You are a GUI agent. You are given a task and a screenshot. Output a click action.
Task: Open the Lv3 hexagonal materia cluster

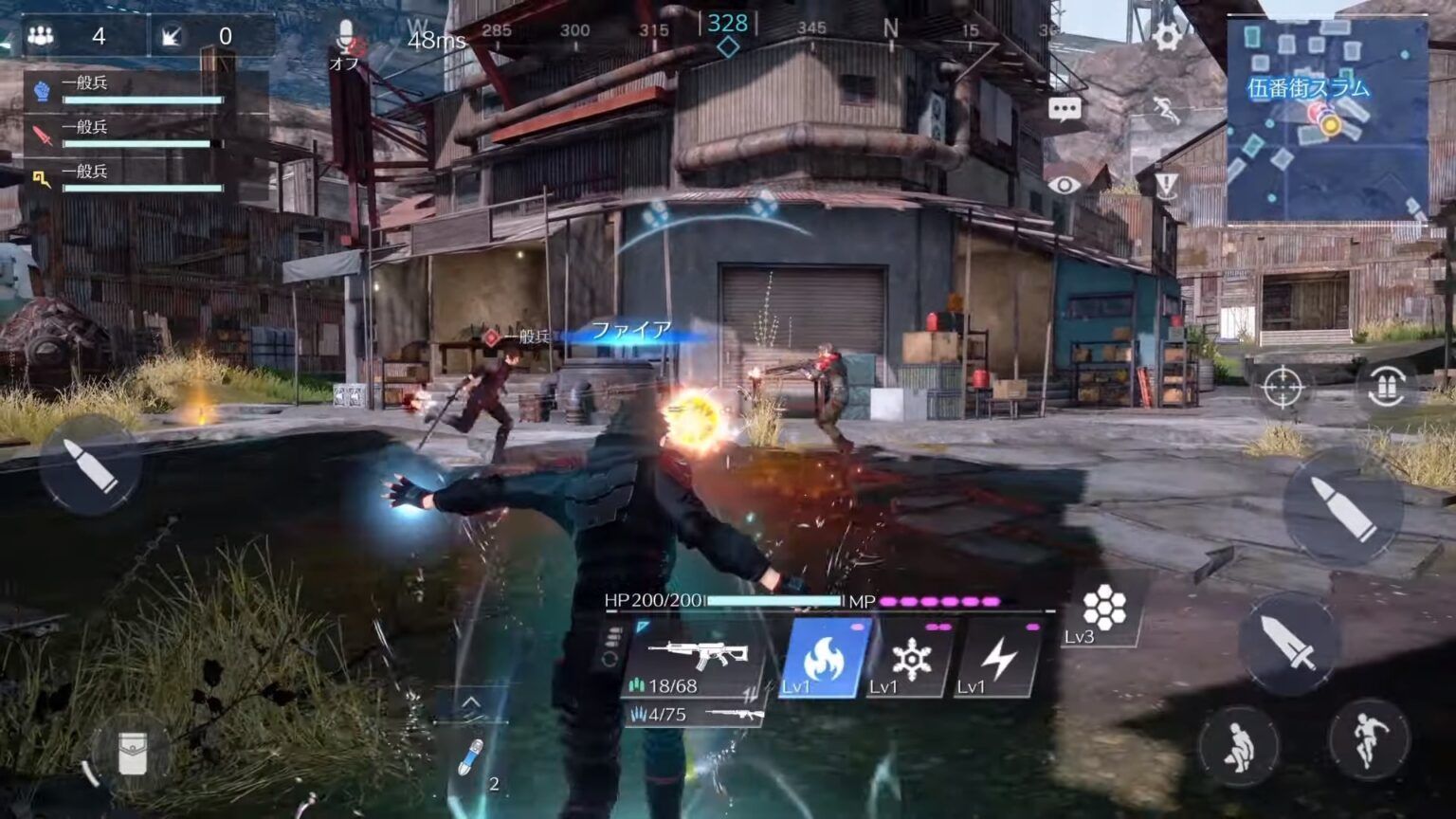[1107, 605]
